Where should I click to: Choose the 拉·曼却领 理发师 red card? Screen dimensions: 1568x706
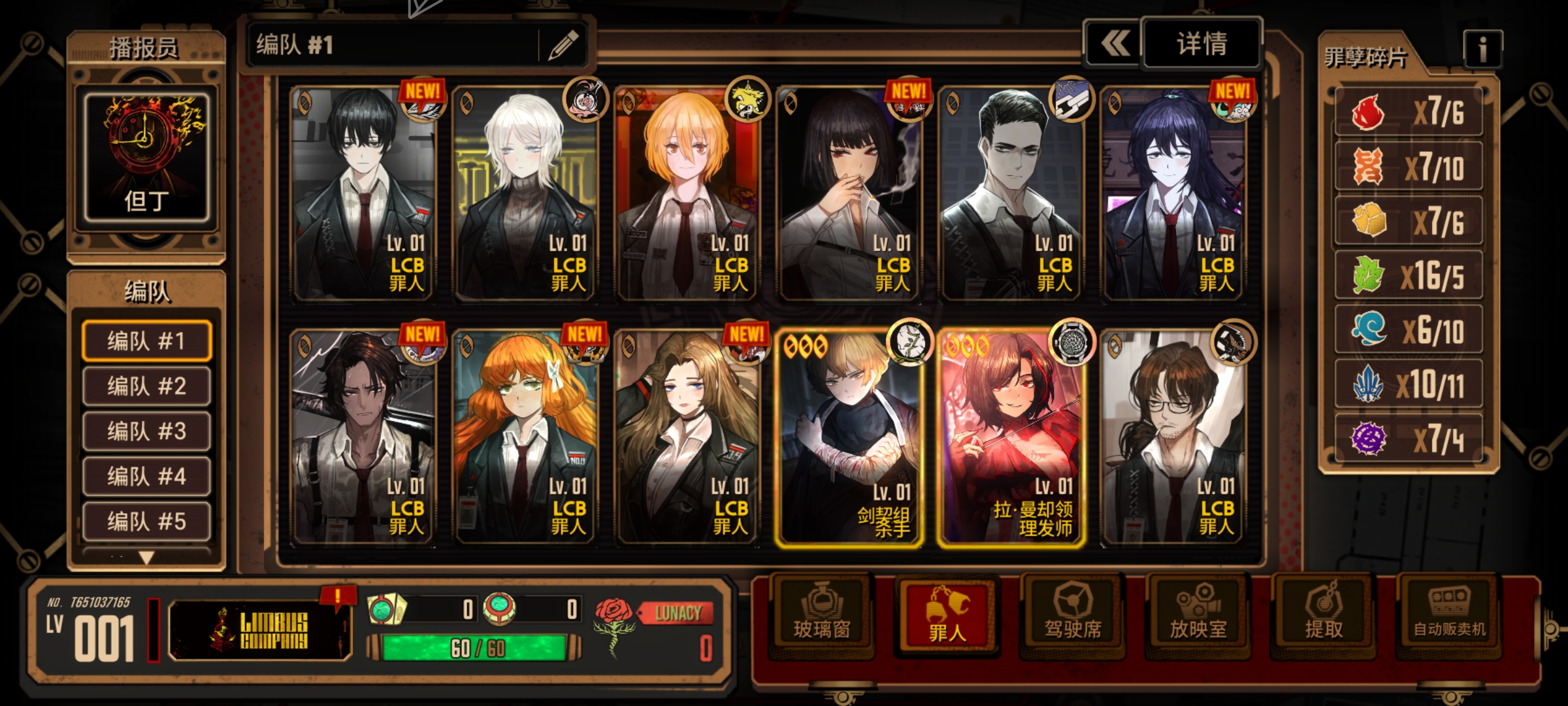coord(1010,438)
